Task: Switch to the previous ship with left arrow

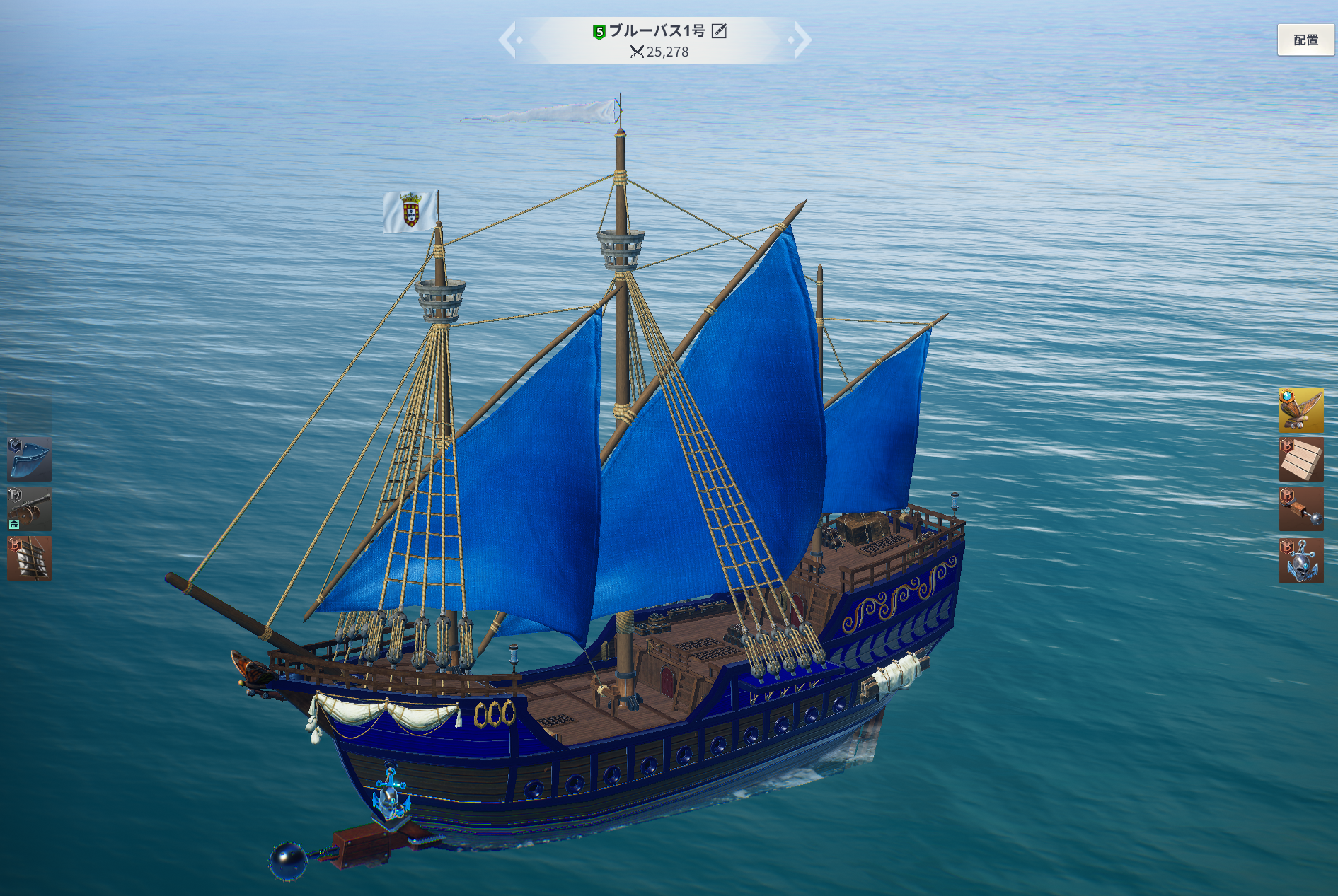Action: point(509,40)
